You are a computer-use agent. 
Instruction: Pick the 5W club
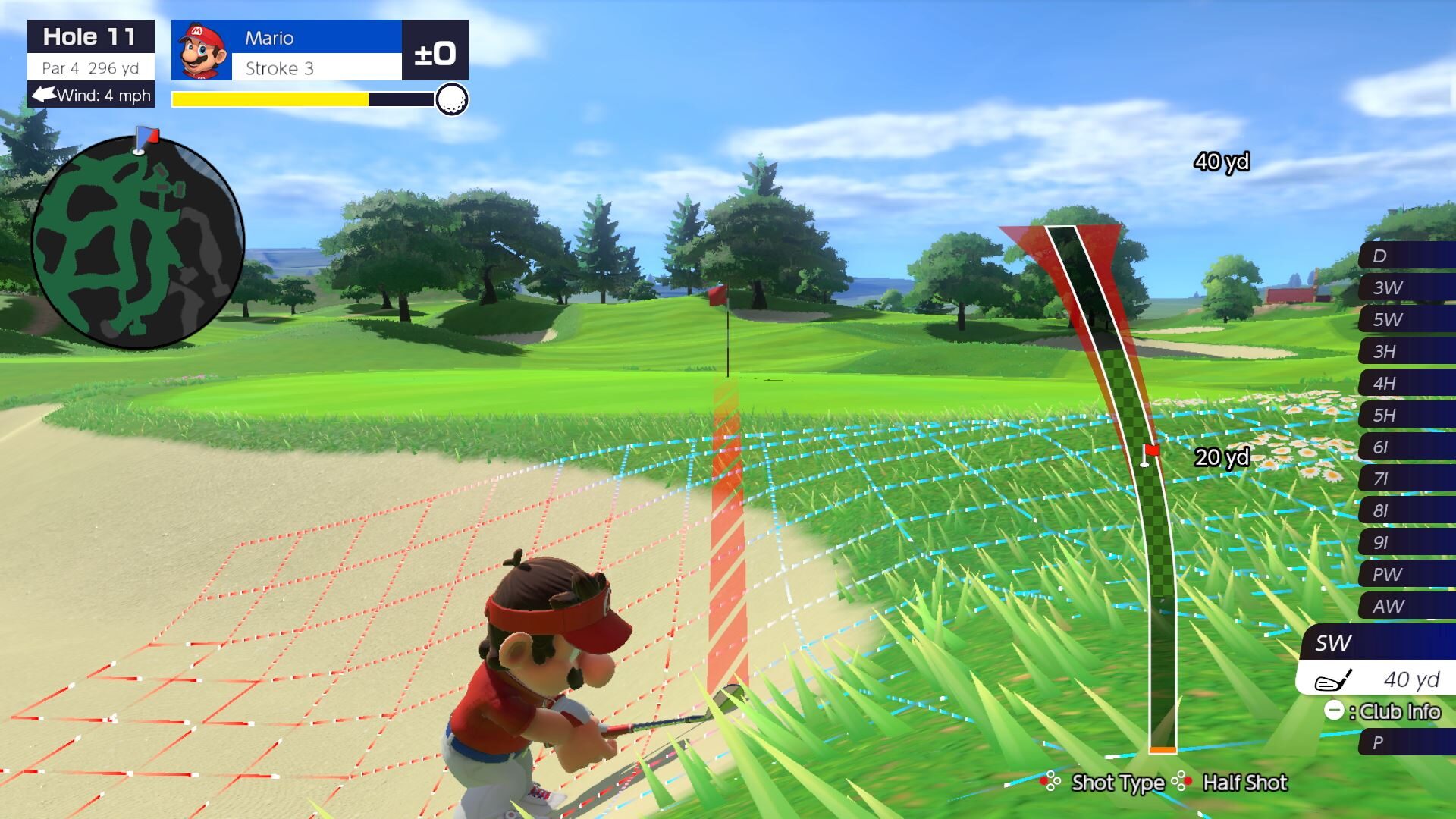[1405, 319]
